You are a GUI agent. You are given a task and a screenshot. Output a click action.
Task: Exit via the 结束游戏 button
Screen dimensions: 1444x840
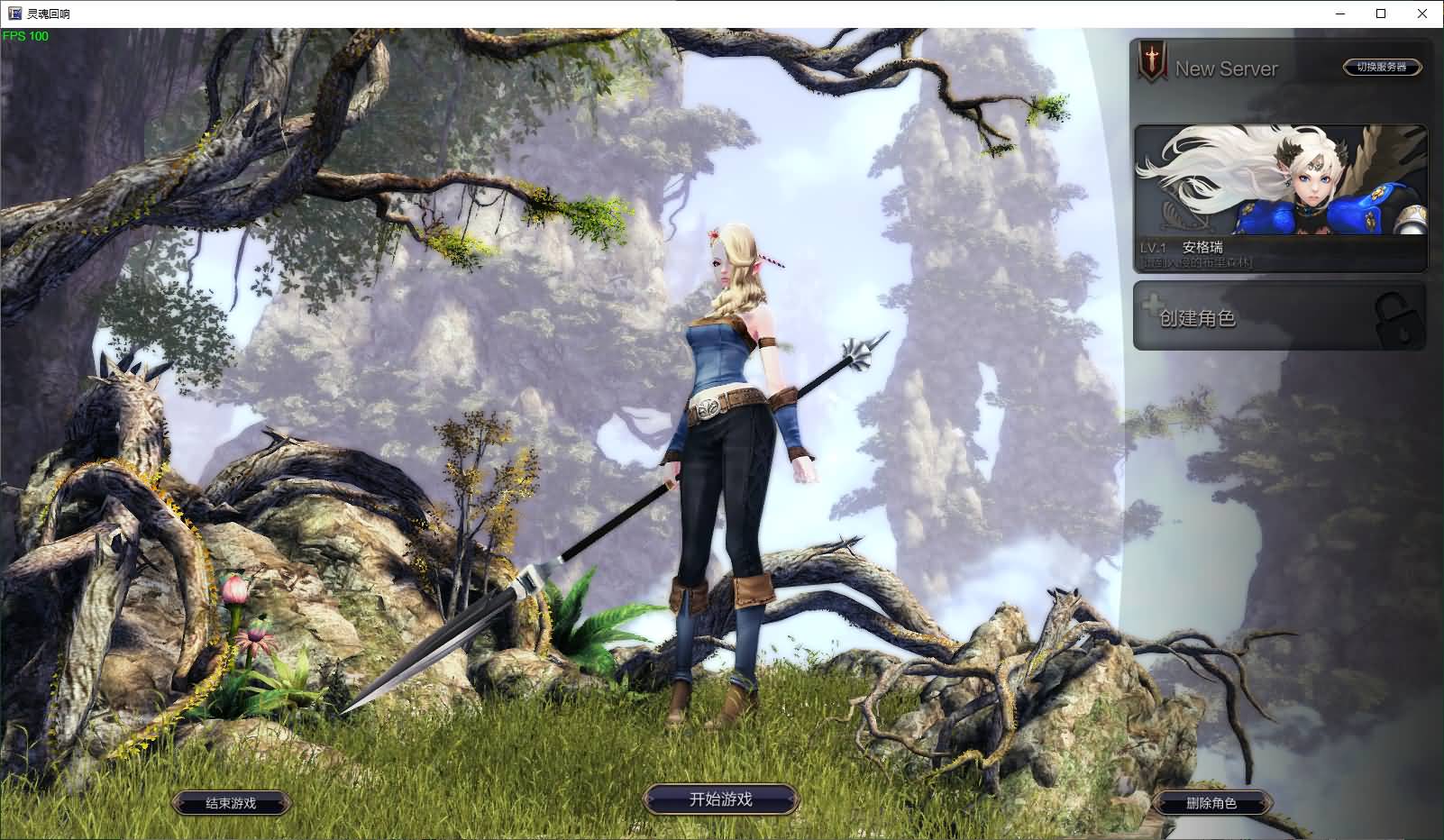tap(231, 803)
